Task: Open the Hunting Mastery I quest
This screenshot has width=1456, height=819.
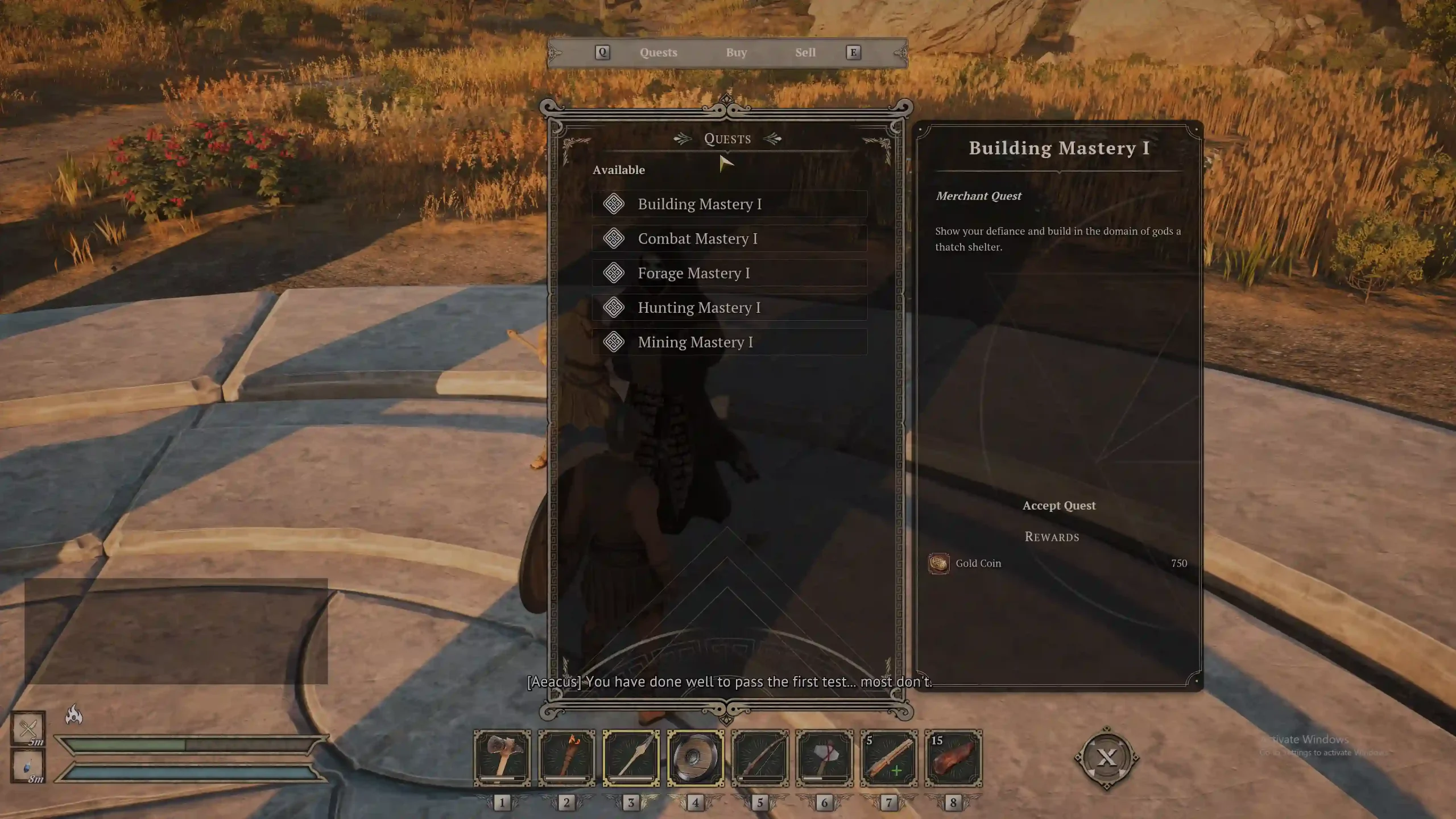Action: coord(729,308)
